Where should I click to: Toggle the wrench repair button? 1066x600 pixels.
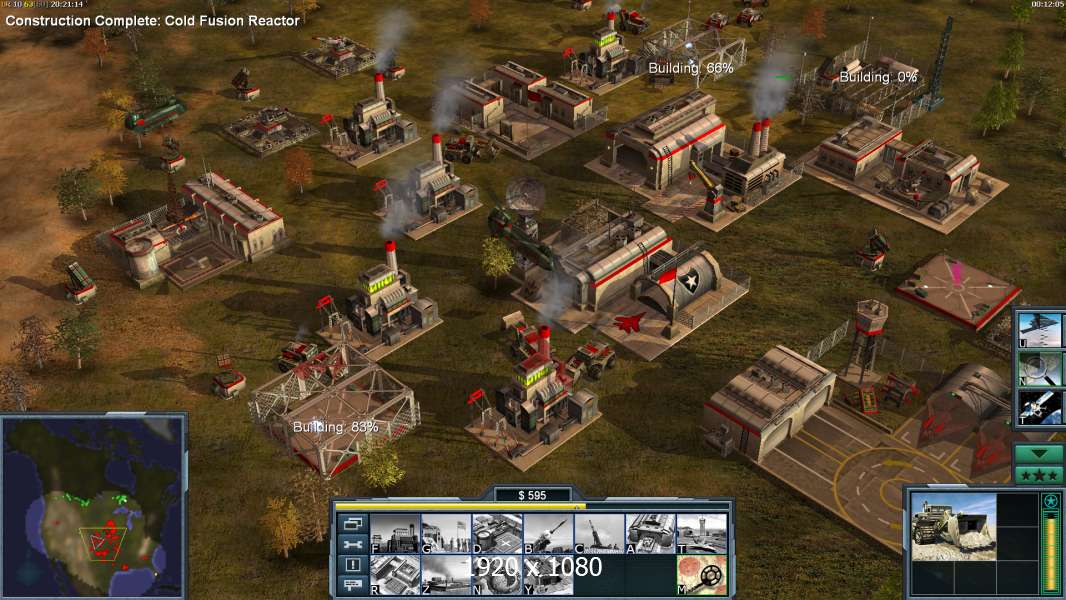(x=351, y=544)
